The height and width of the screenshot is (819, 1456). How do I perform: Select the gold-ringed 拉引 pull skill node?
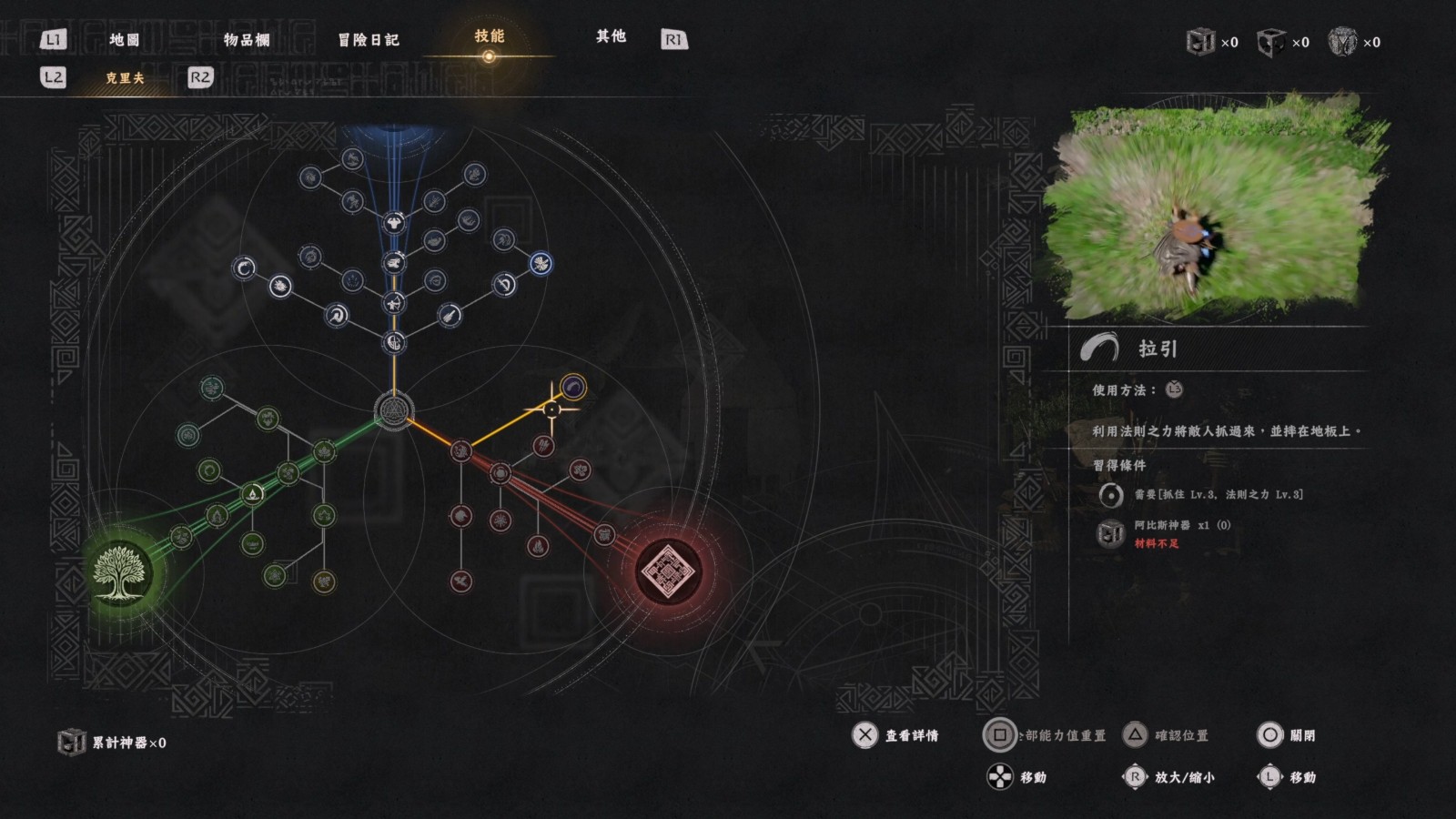[572, 389]
